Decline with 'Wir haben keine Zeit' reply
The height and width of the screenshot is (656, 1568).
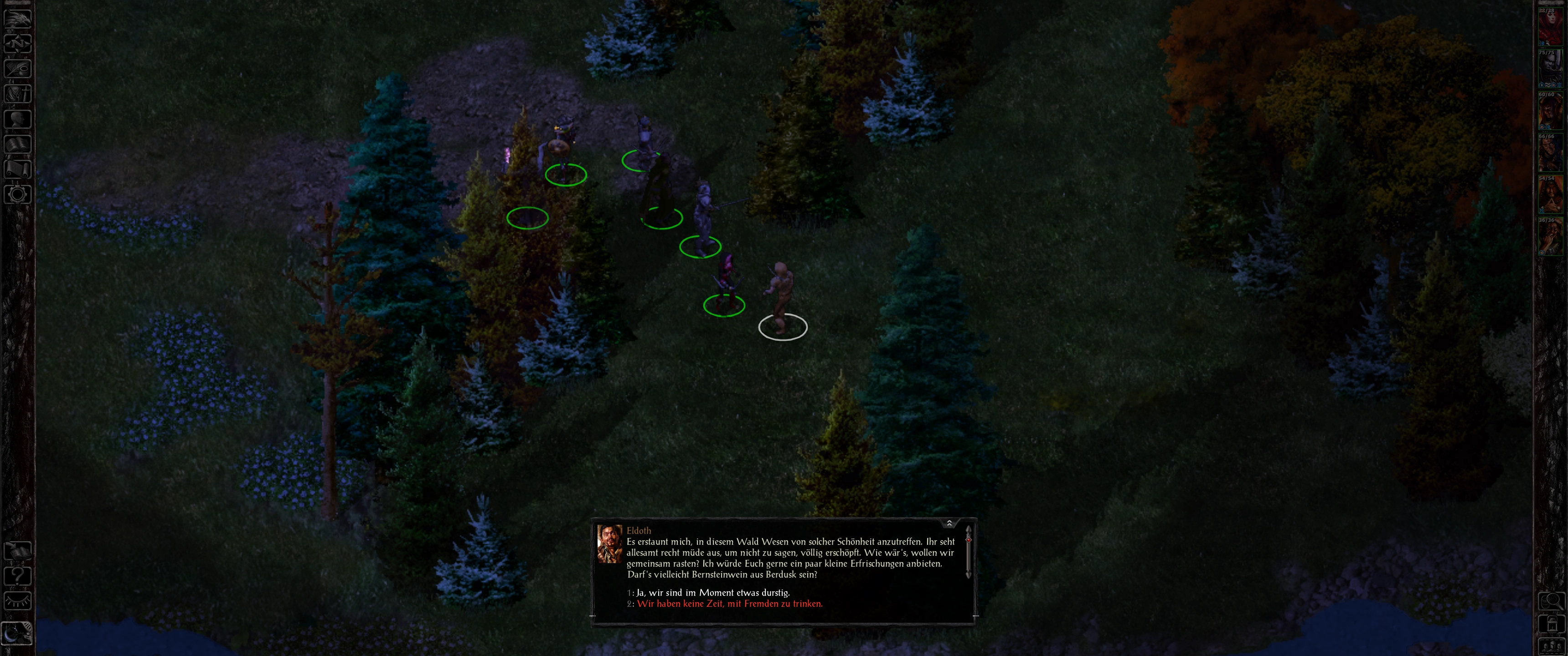729,604
